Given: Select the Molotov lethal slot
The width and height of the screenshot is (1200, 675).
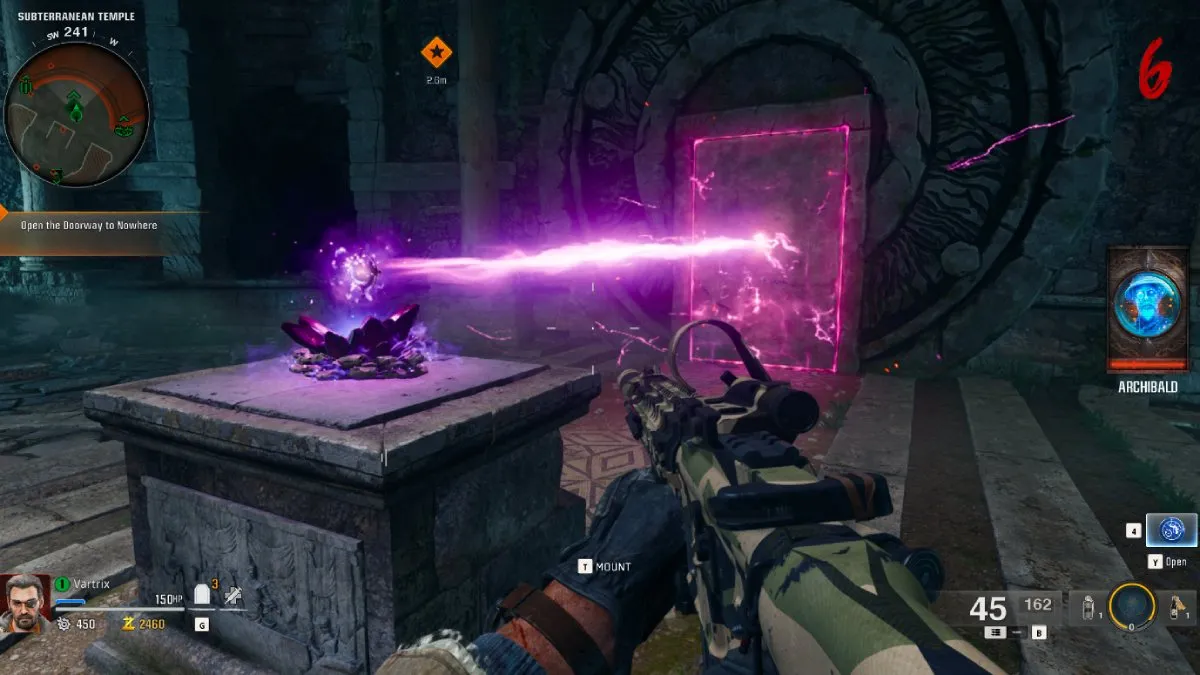Looking at the screenshot, I should [x=1178, y=605].
